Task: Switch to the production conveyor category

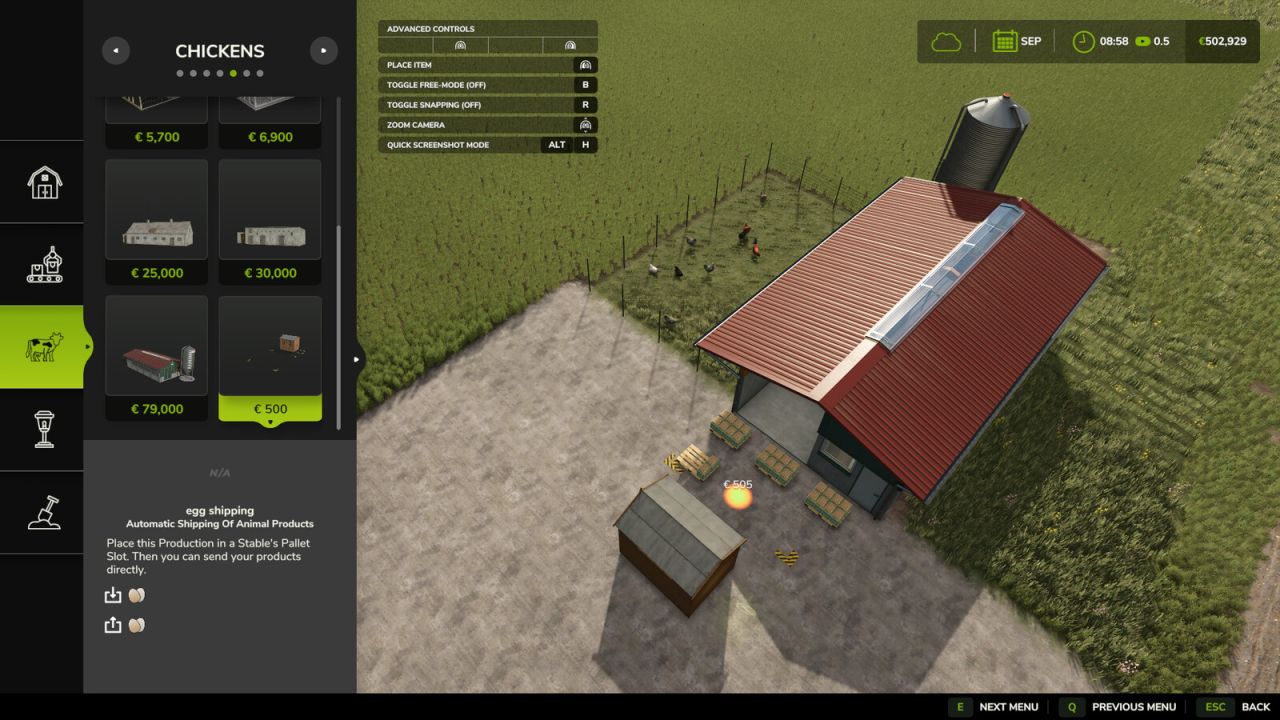Action: [x=43, y=265]
